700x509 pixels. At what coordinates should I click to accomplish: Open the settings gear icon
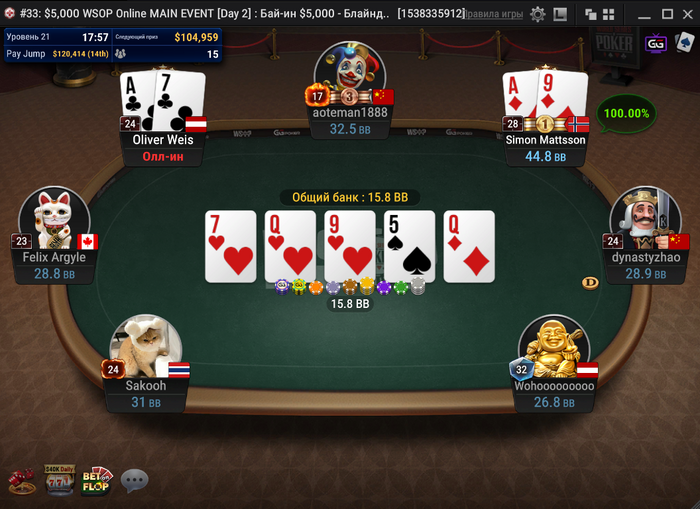coord(538,14)
